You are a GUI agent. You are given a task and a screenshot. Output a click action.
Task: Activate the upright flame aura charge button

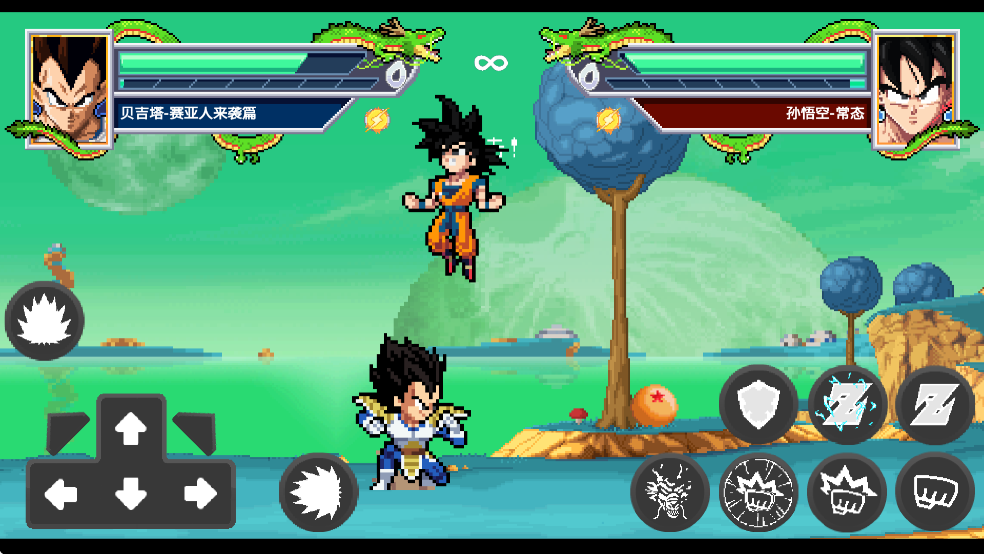coord(44,322)
